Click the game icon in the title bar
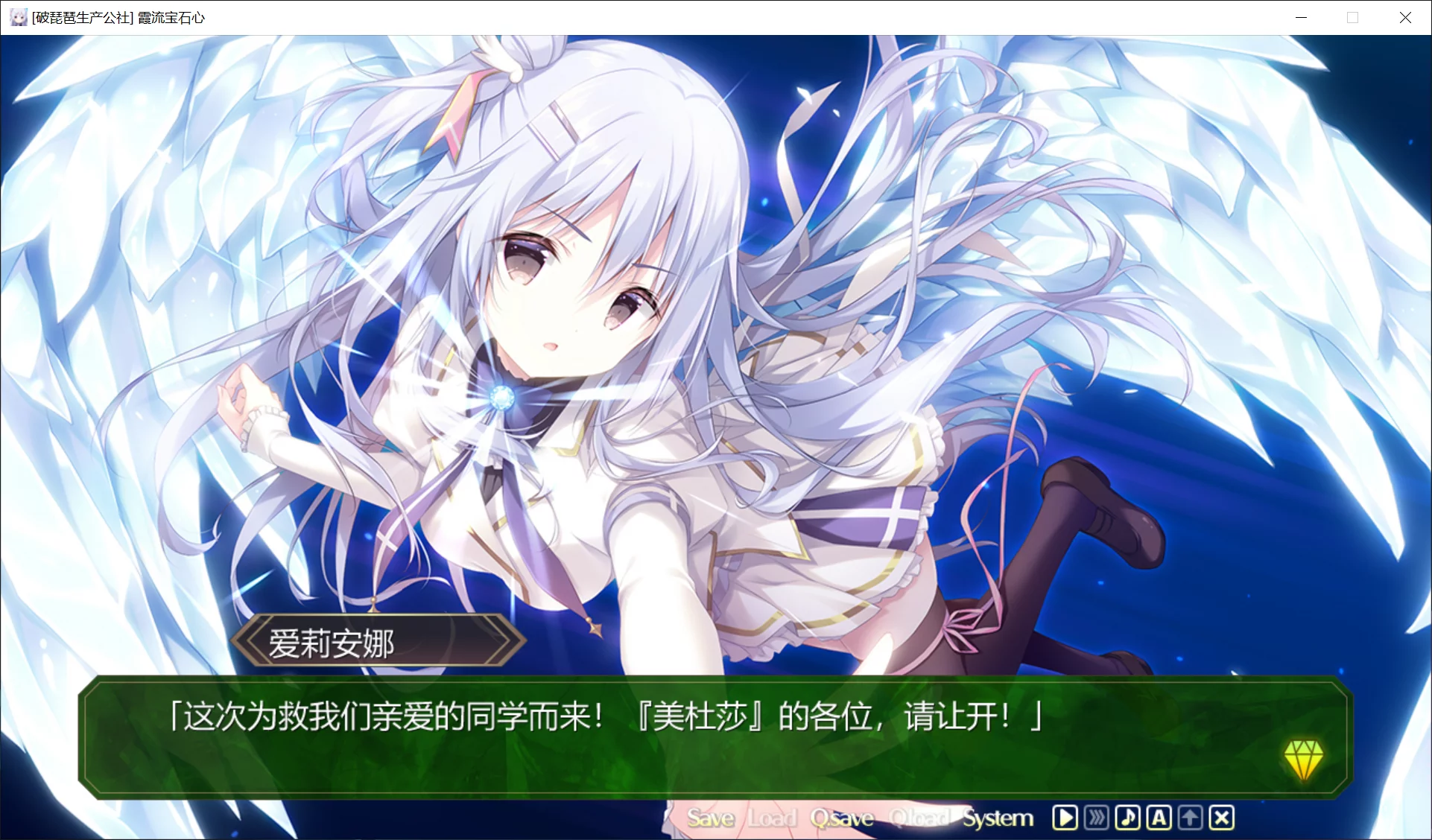Image resolution: width=1432 pixels, height=840 pixels. pyautogui.click(x=18, y=16)
